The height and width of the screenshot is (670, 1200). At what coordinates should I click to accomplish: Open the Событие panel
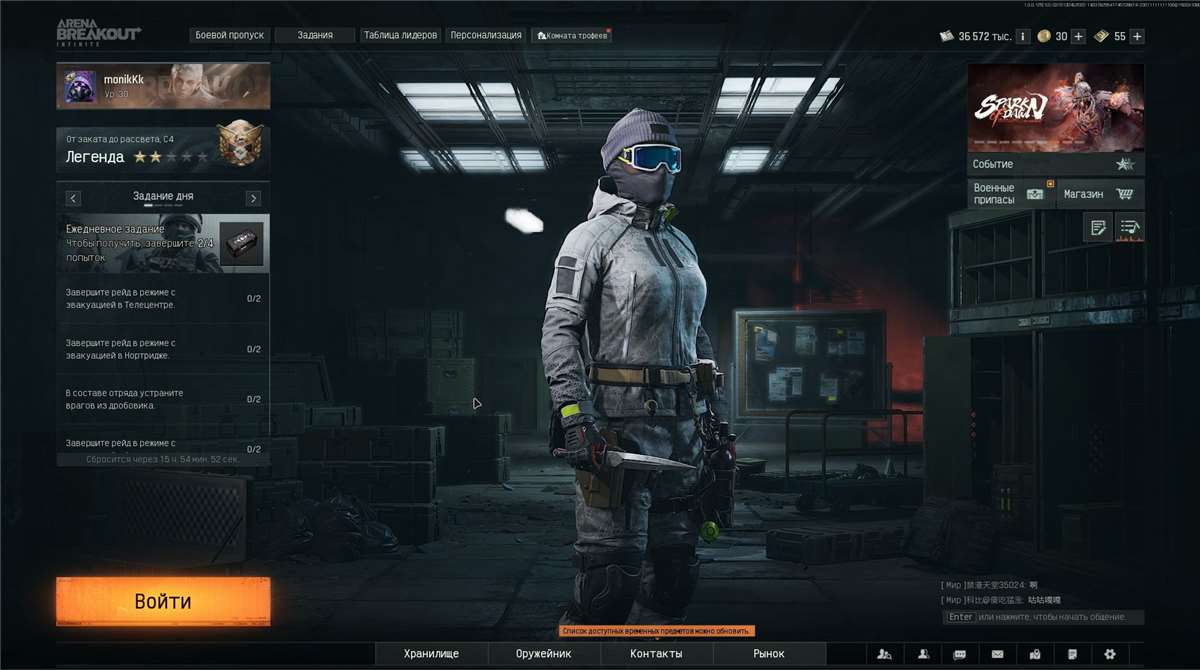point(1055,164)
